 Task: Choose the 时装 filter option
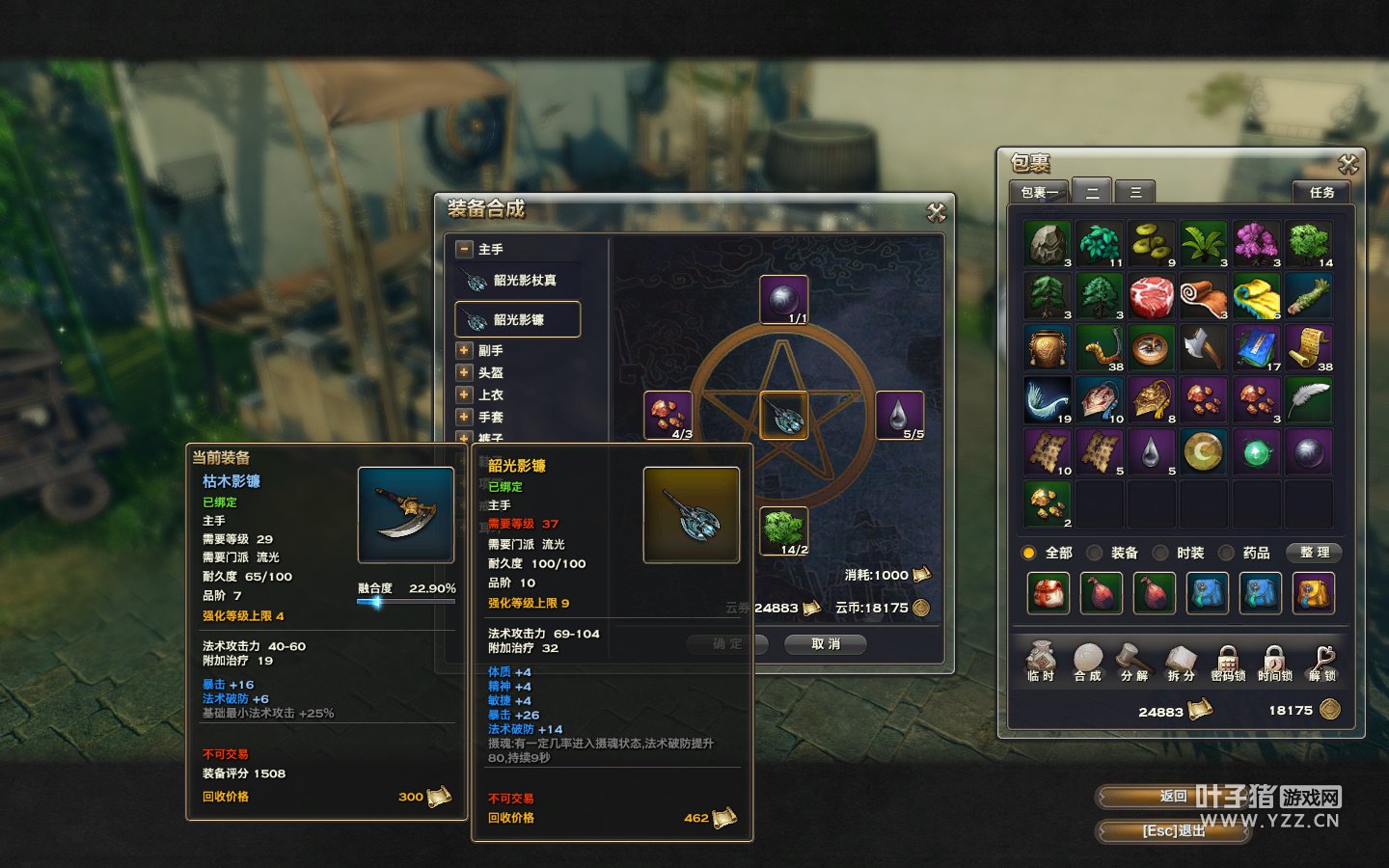click(x=1160, y=553)
